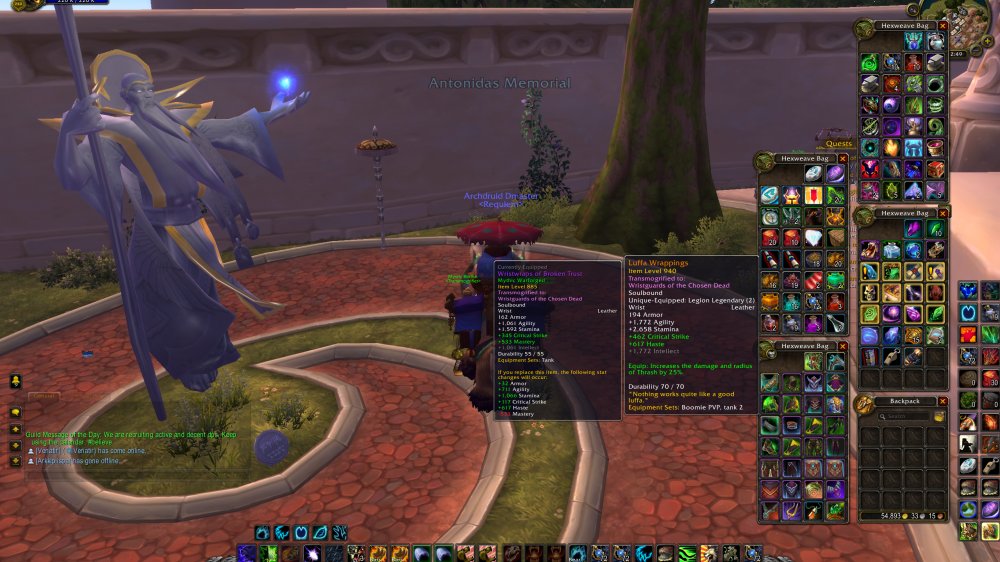Close the Backpack window
This screenshot has width=1000, height=562.
click(x=943, y=403)
